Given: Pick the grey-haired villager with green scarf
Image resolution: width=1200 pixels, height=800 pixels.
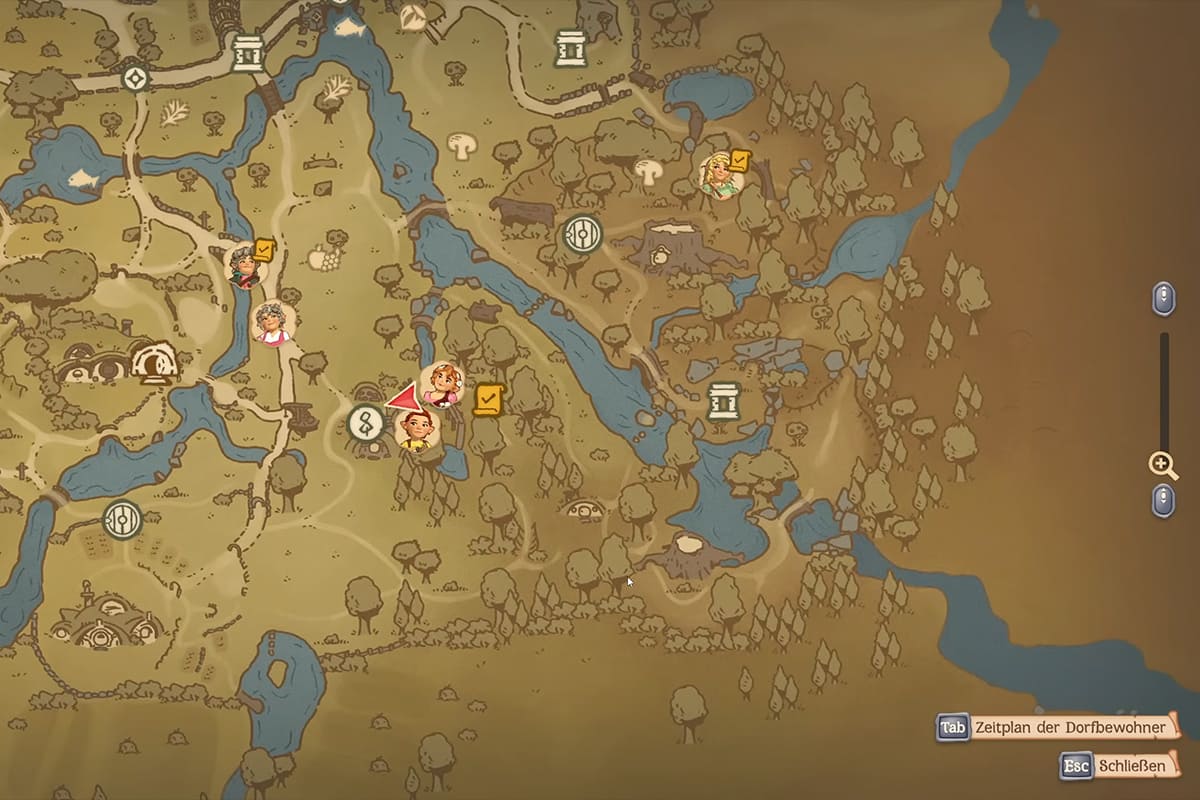Looking at the screenshot, I should [x=244, y=264].
